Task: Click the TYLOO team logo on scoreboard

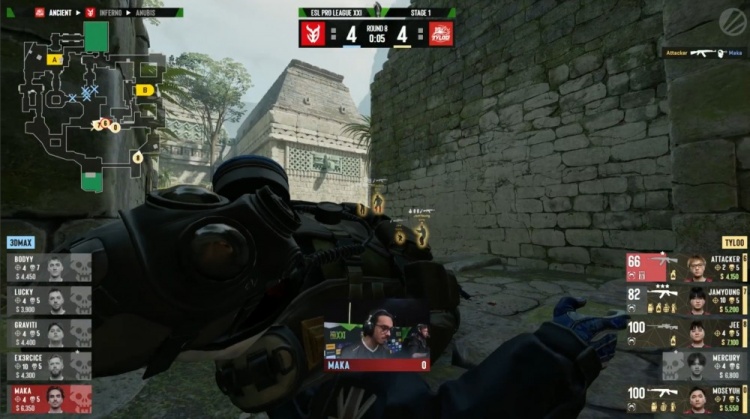Action: (x=440, y=33)
